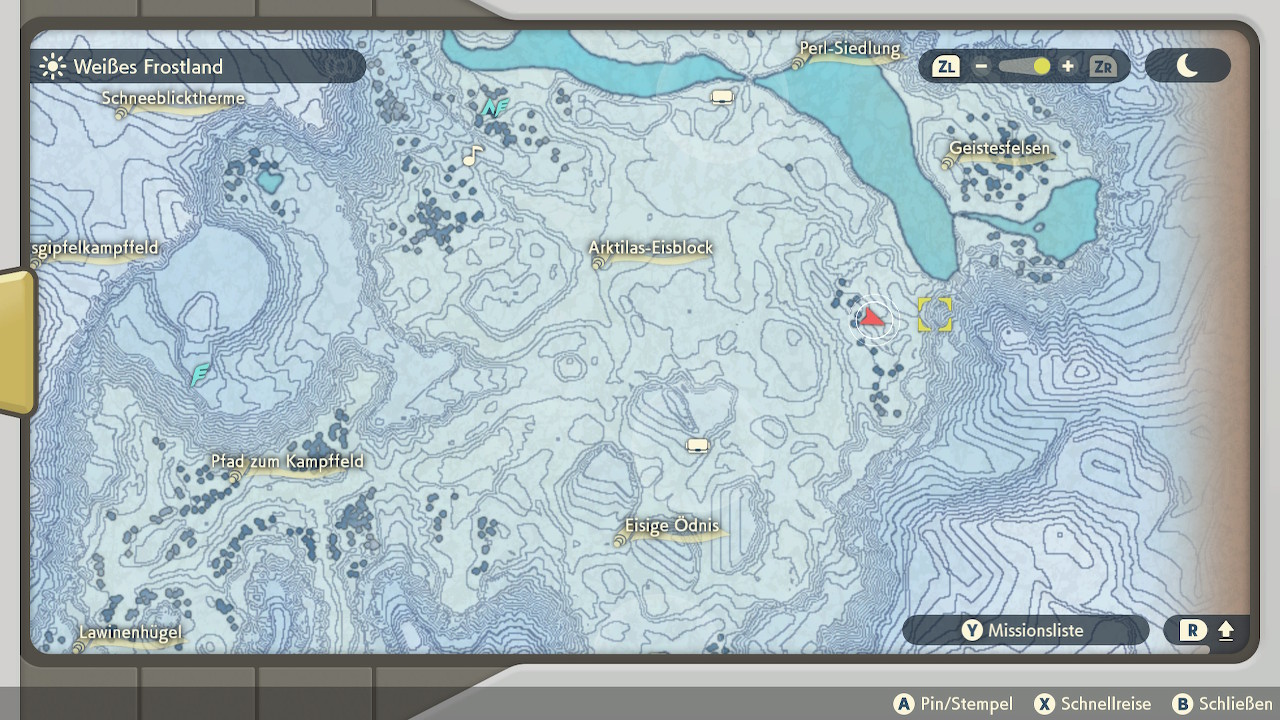Zoom in with the plus sign
Image resolution: width=1280 pixels, height=720 pixels.
click(x=1068, y=67)
